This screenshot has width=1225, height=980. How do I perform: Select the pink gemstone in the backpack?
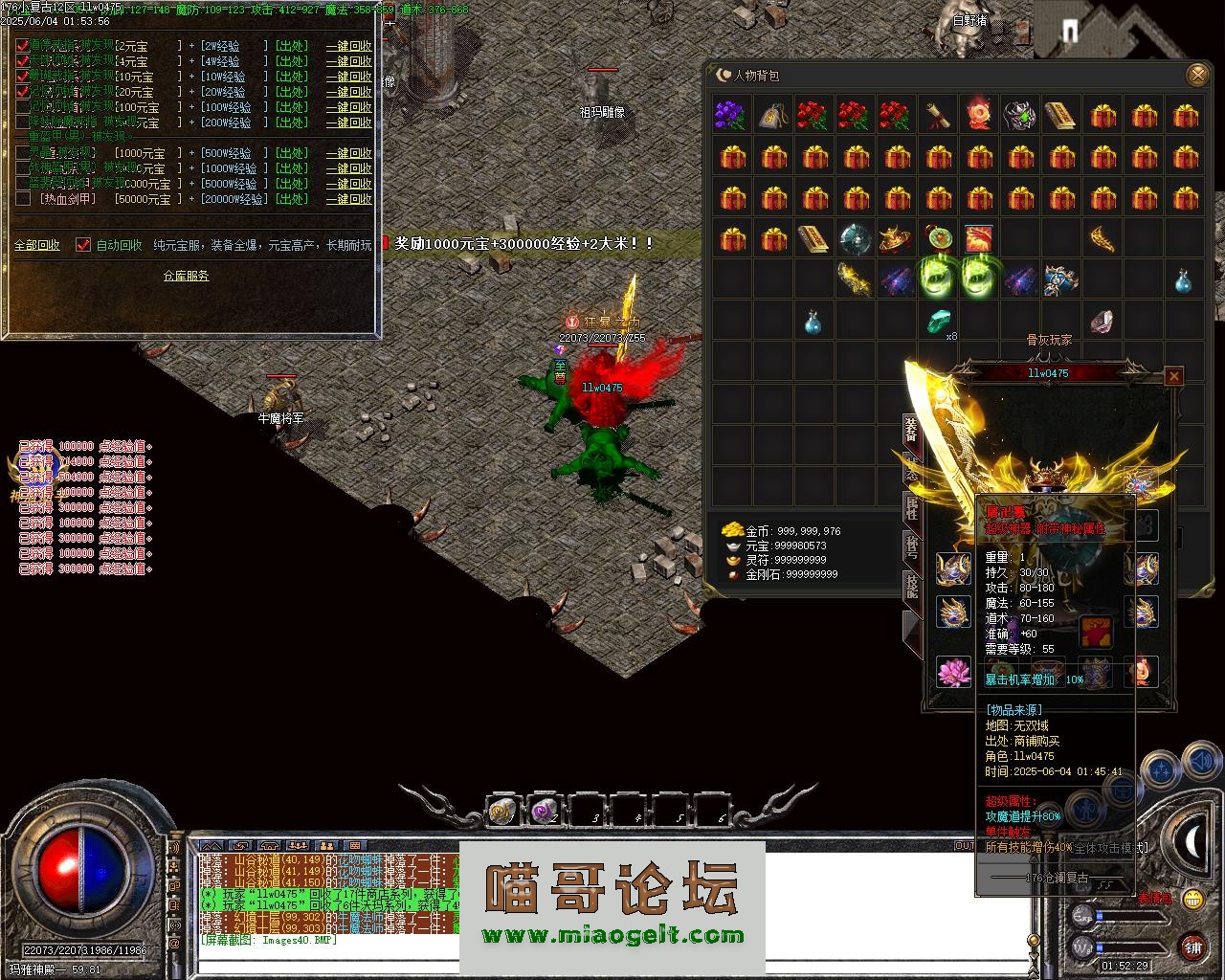(x=1102, y=322)
